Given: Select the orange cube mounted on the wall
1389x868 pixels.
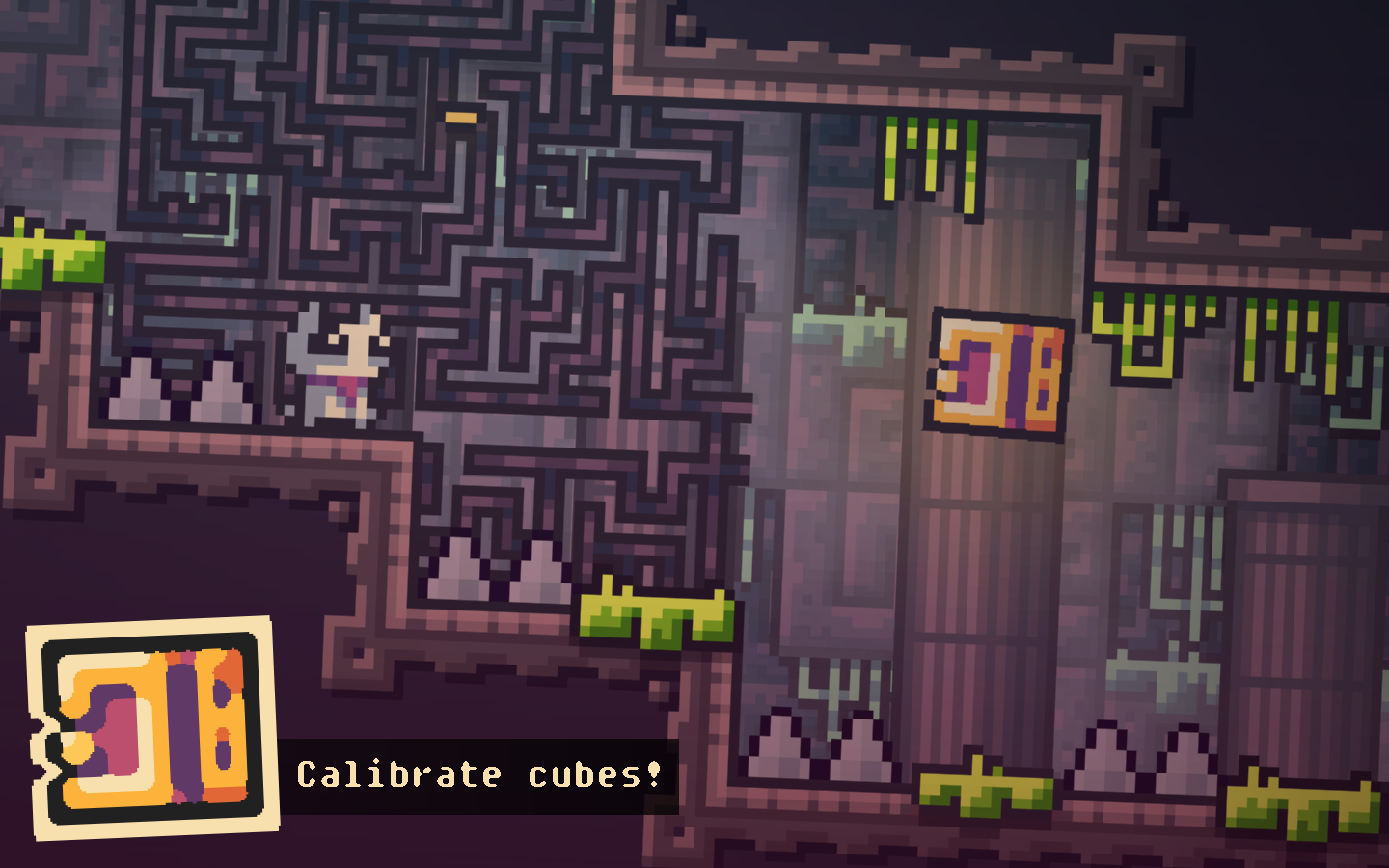Looking at the screenshot, I should (998, 371).
